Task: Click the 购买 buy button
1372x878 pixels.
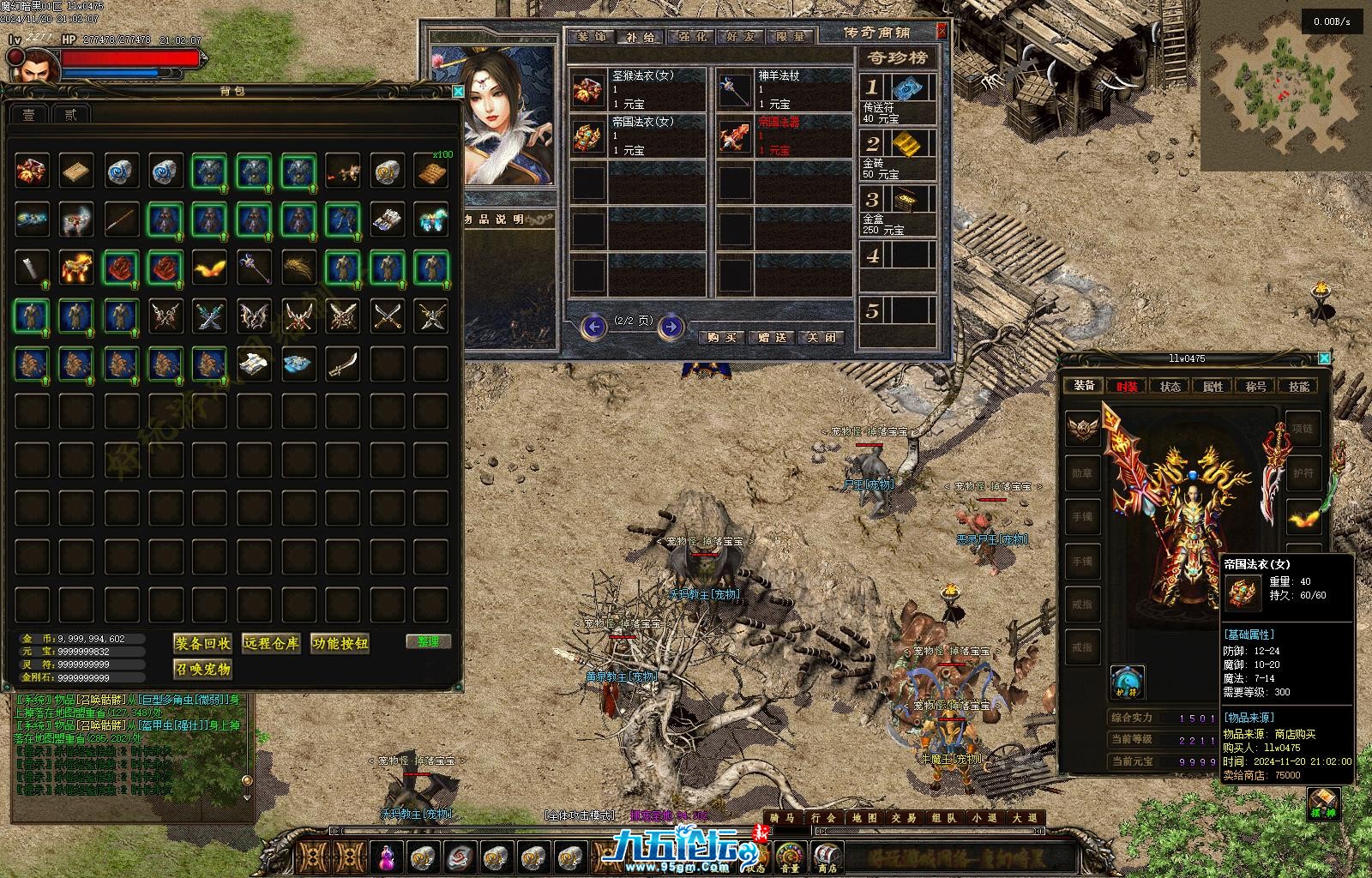Action: point(722,337)
